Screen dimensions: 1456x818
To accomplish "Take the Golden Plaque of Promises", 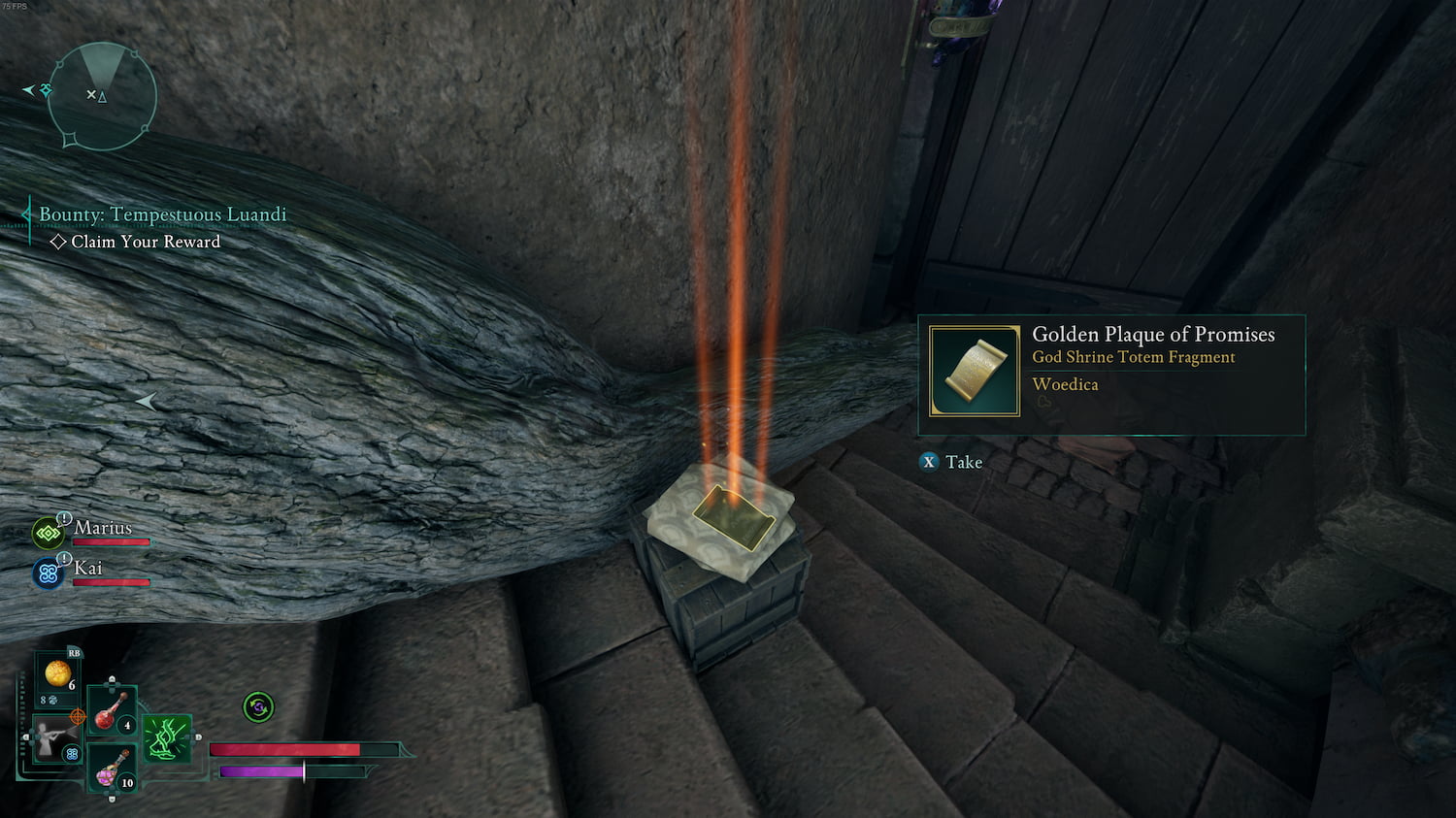I will pyautogui.click(x=951, y=462).
